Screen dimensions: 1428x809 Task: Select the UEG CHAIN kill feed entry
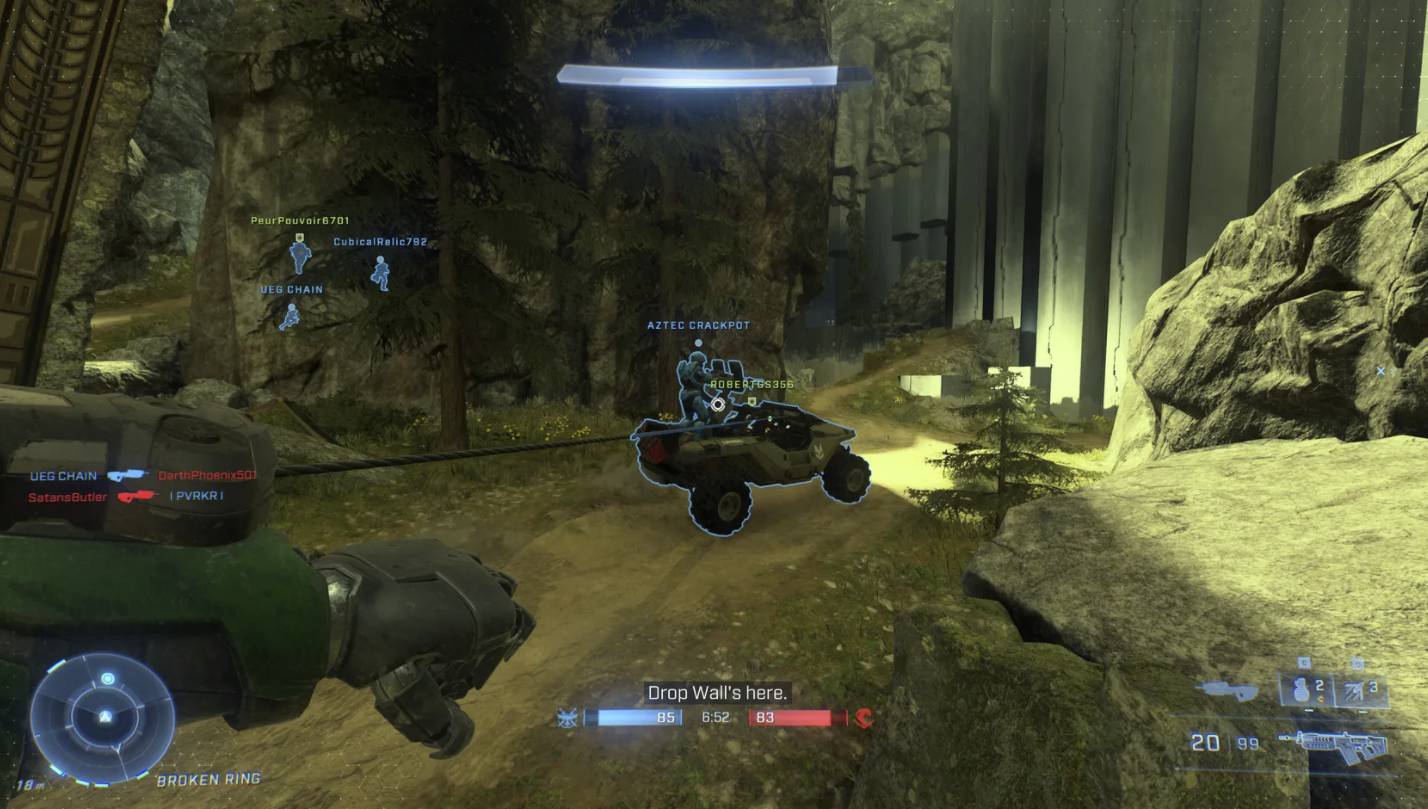[63, 476]
